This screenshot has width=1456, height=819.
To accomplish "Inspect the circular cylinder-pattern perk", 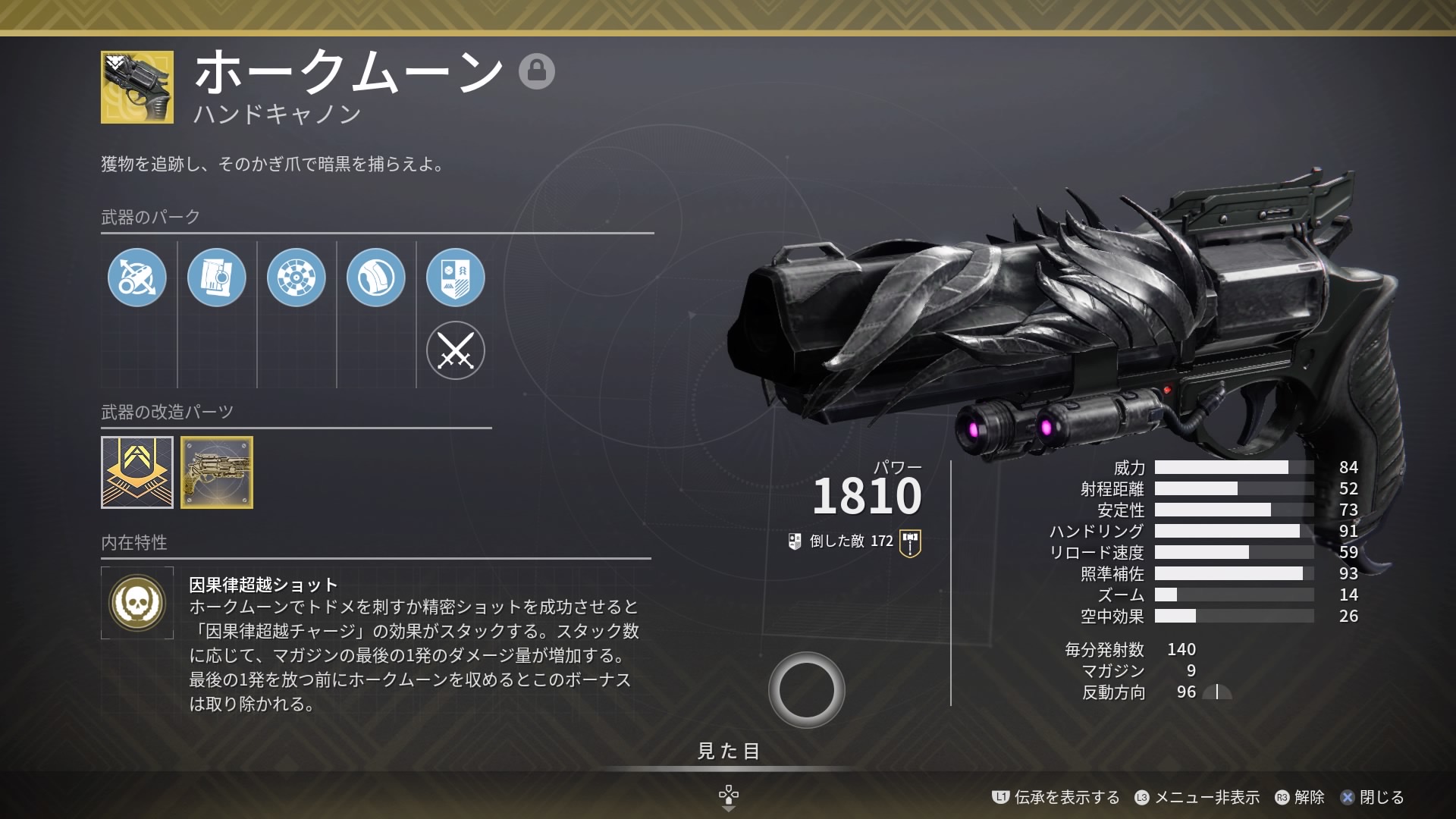I will pyautogui.click(x=297, y=278).
